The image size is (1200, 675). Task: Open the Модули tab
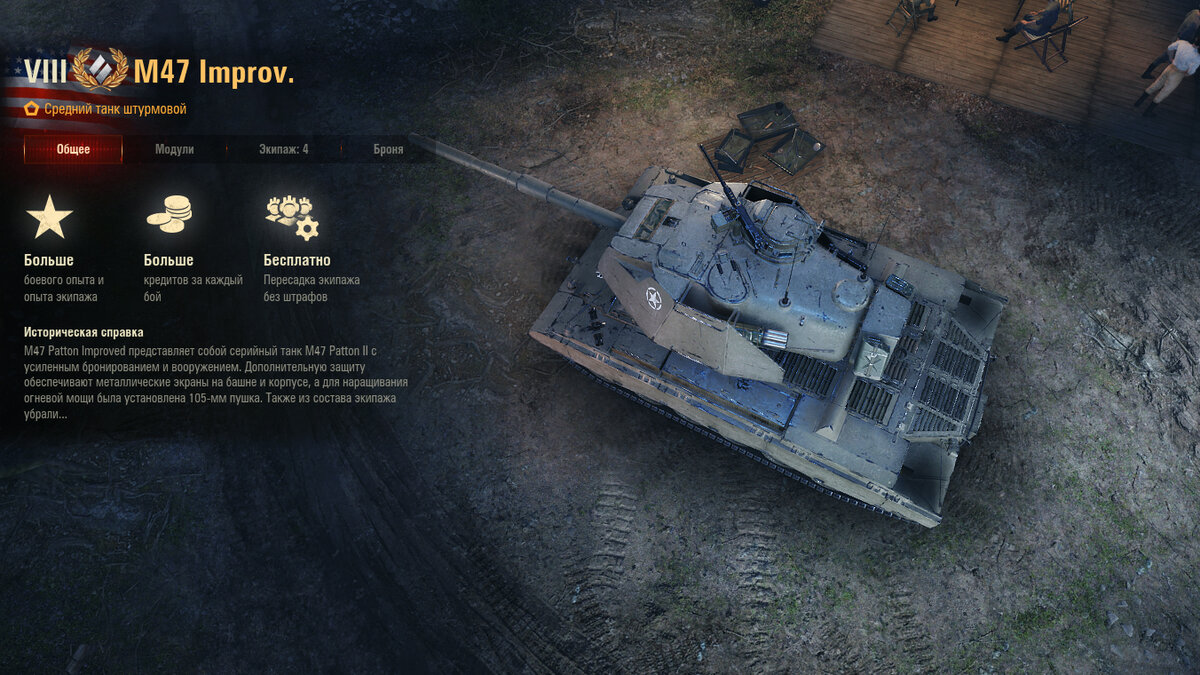(174, 150)
